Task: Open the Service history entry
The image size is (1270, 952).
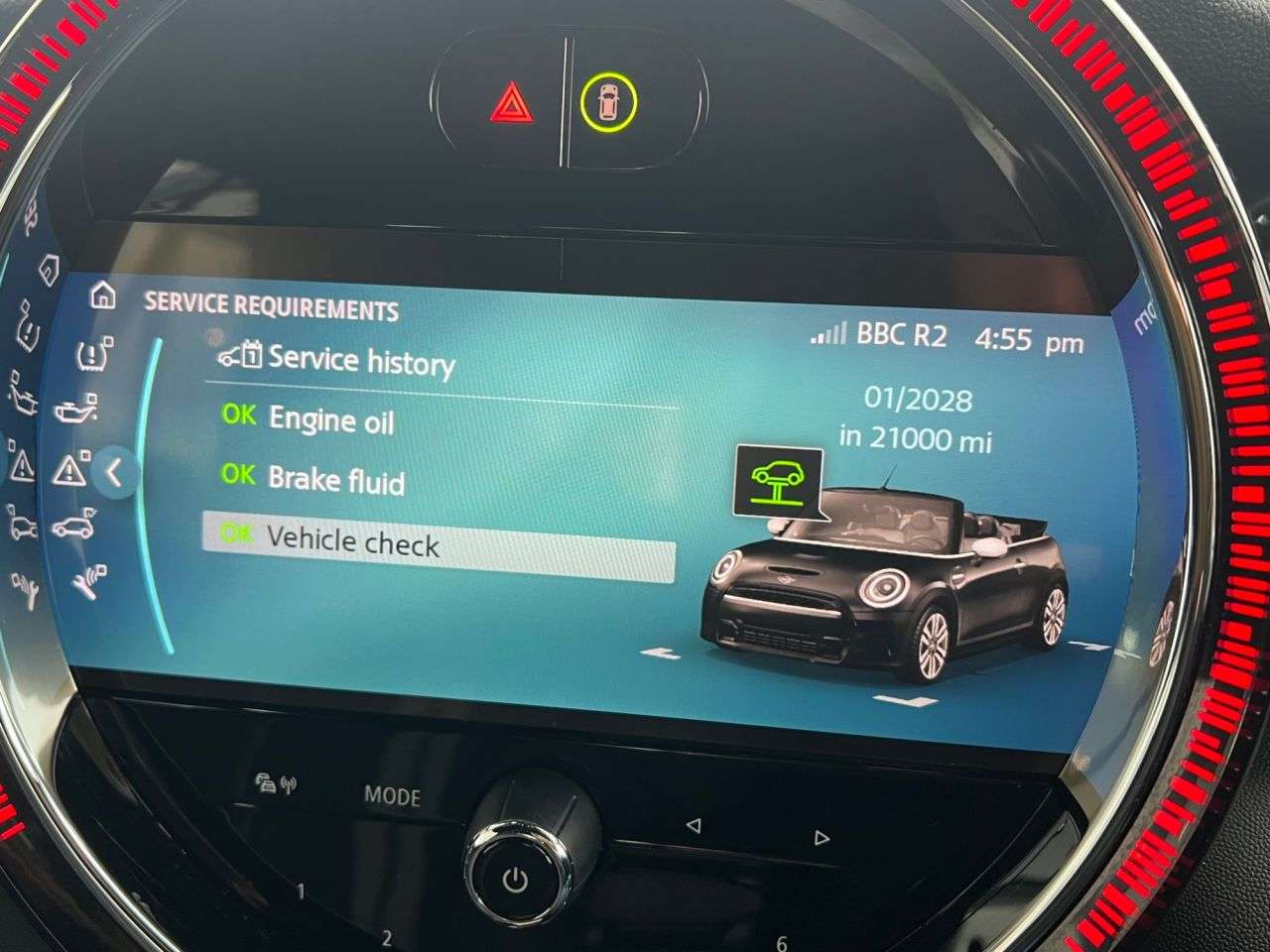Action: pos(360,361)
